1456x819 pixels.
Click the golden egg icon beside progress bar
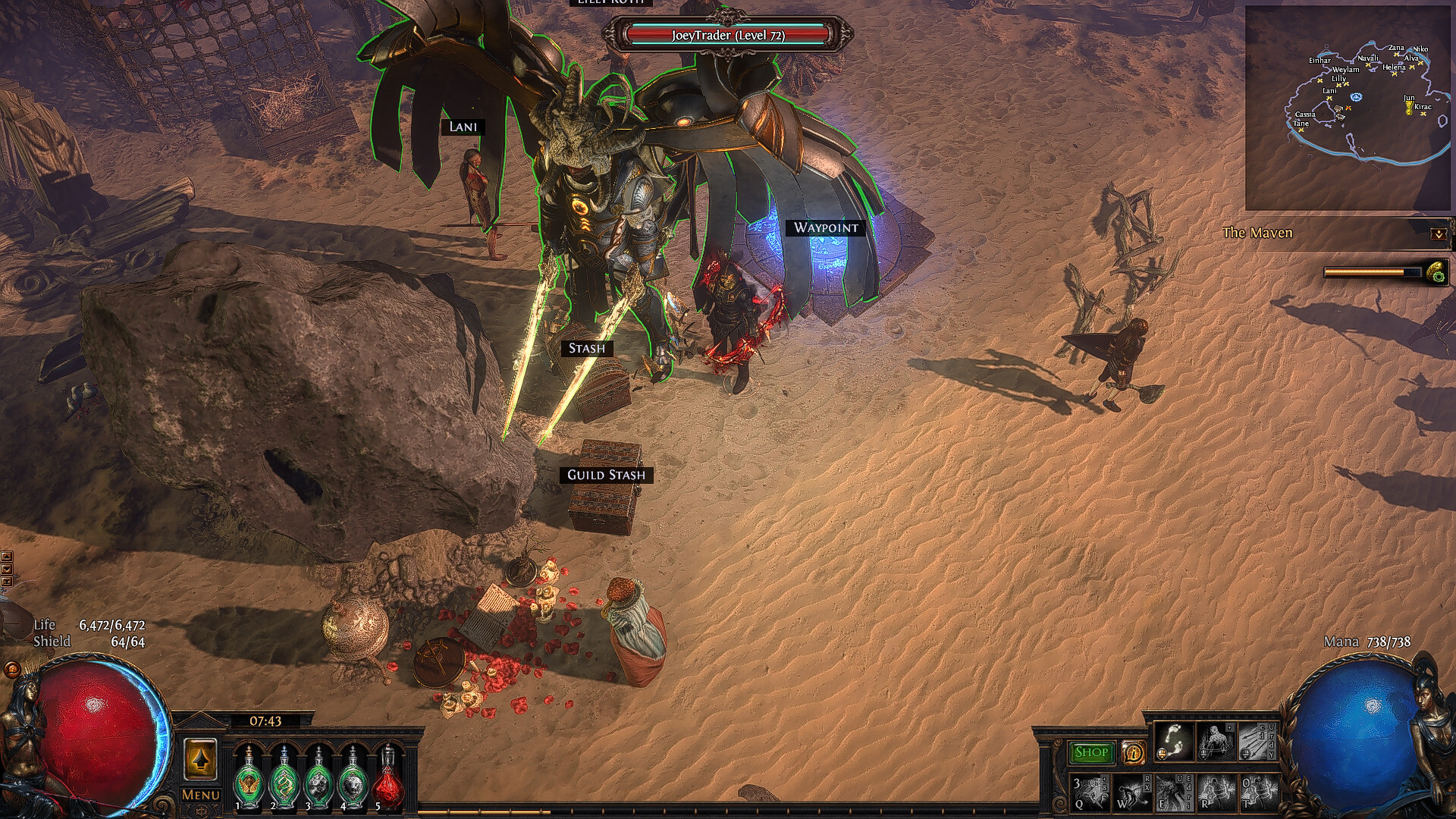coord(1436,272)
